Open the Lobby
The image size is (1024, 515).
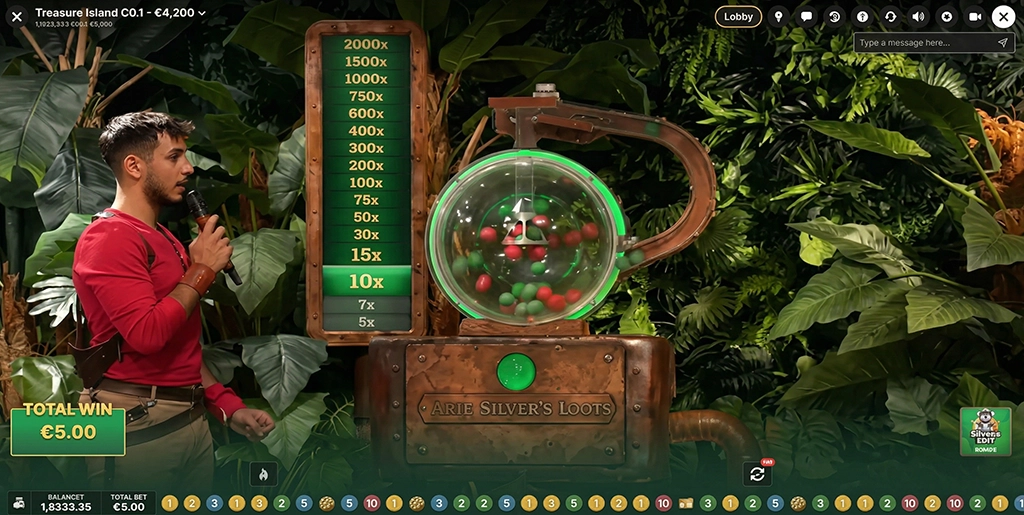[738, 16]
